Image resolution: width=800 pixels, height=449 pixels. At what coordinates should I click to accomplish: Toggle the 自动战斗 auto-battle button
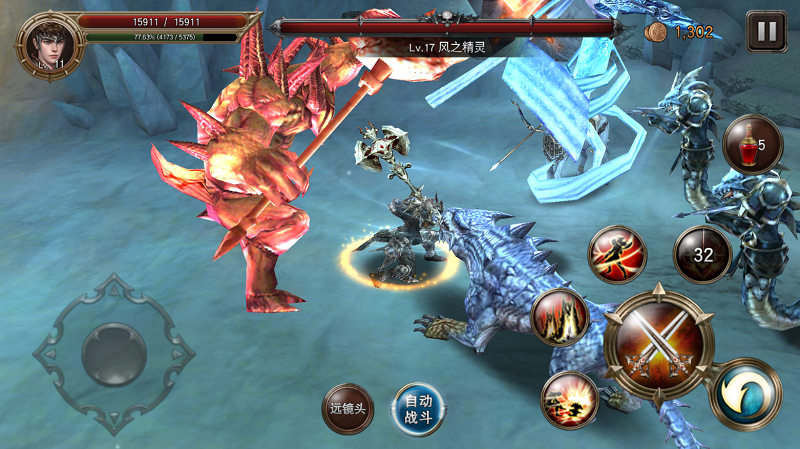pyautogui.click(x=418, y=408)
